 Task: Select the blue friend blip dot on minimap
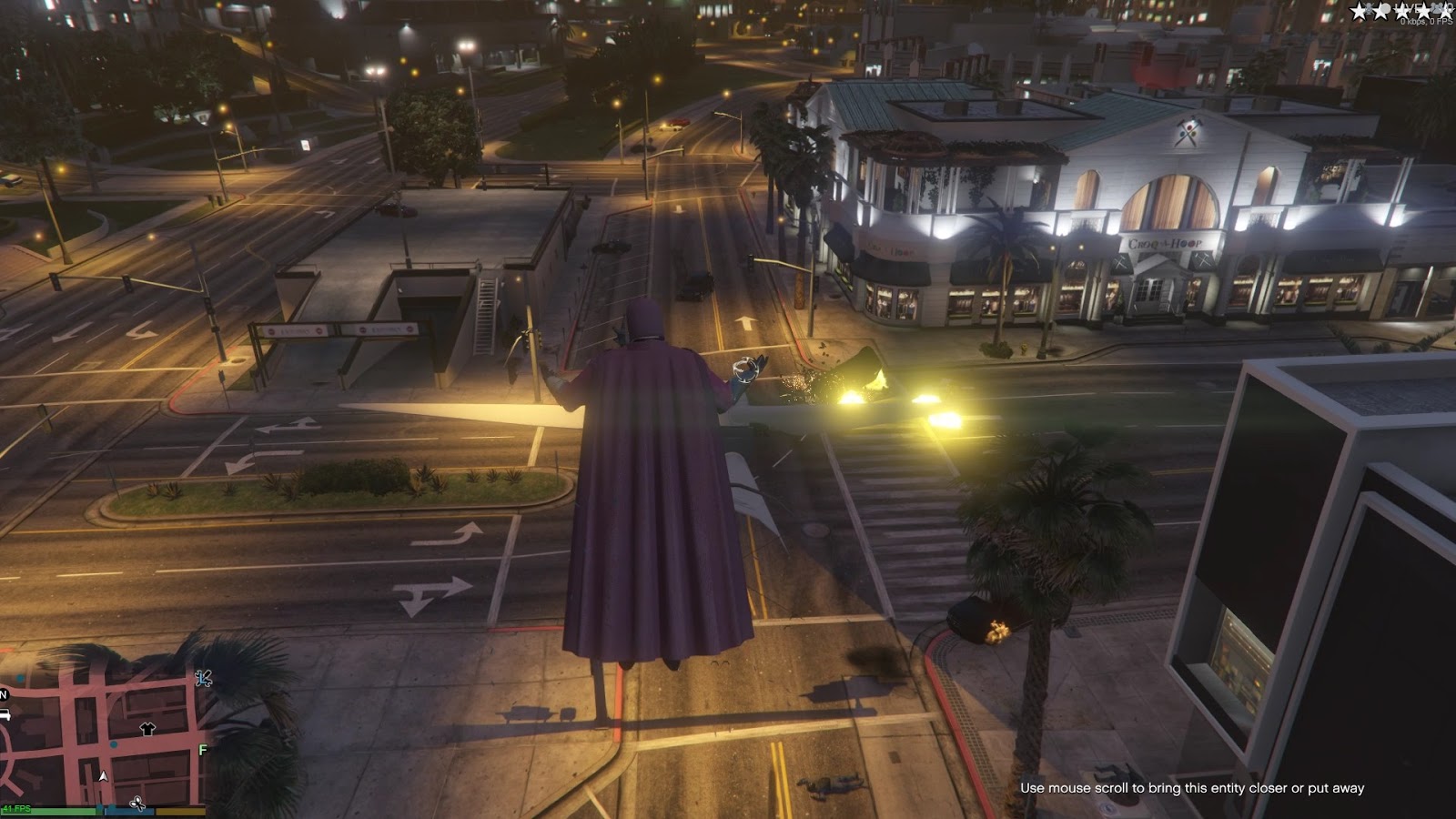pos(113,745)
